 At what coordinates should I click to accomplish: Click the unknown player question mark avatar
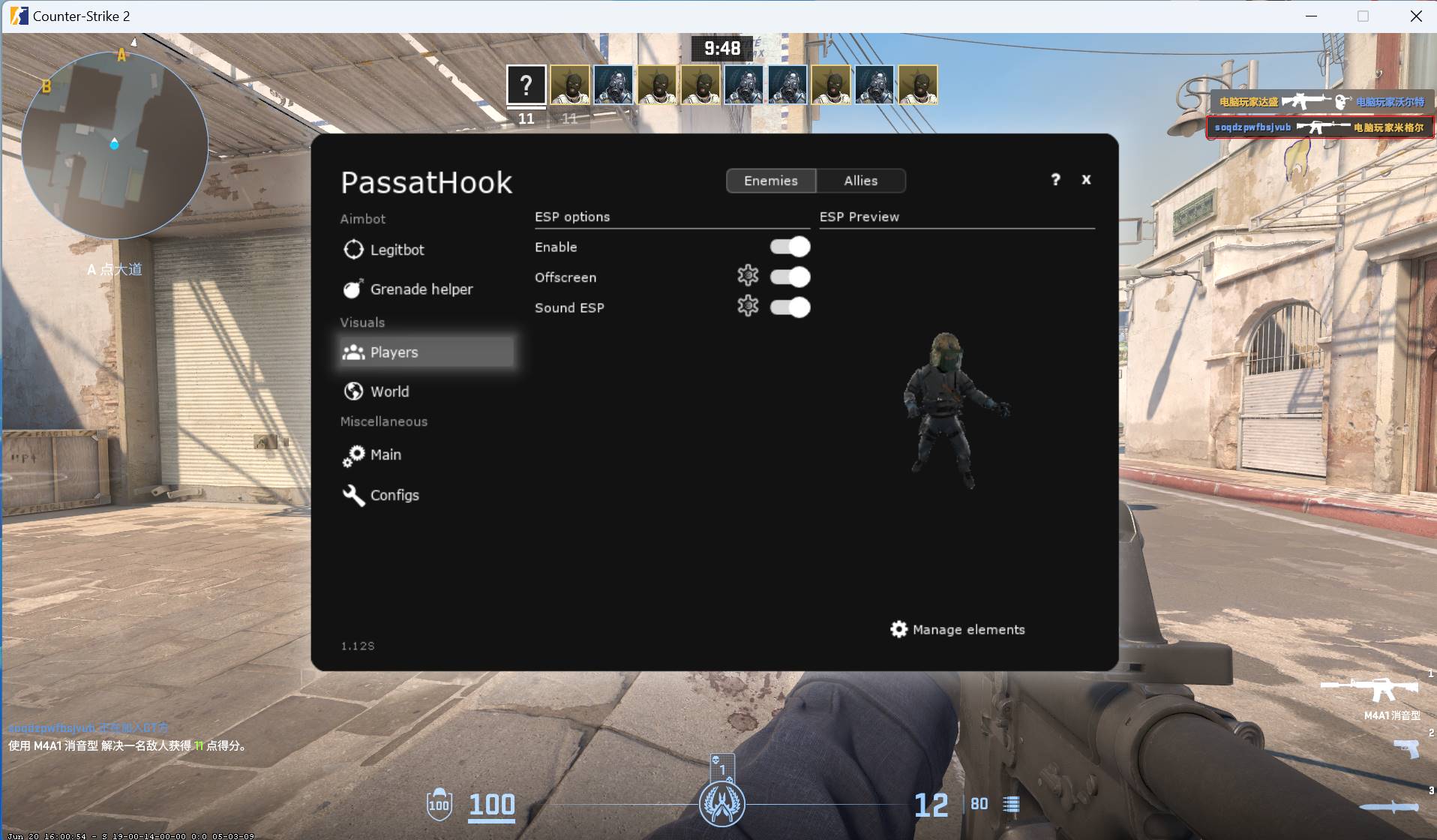[526, 85]
